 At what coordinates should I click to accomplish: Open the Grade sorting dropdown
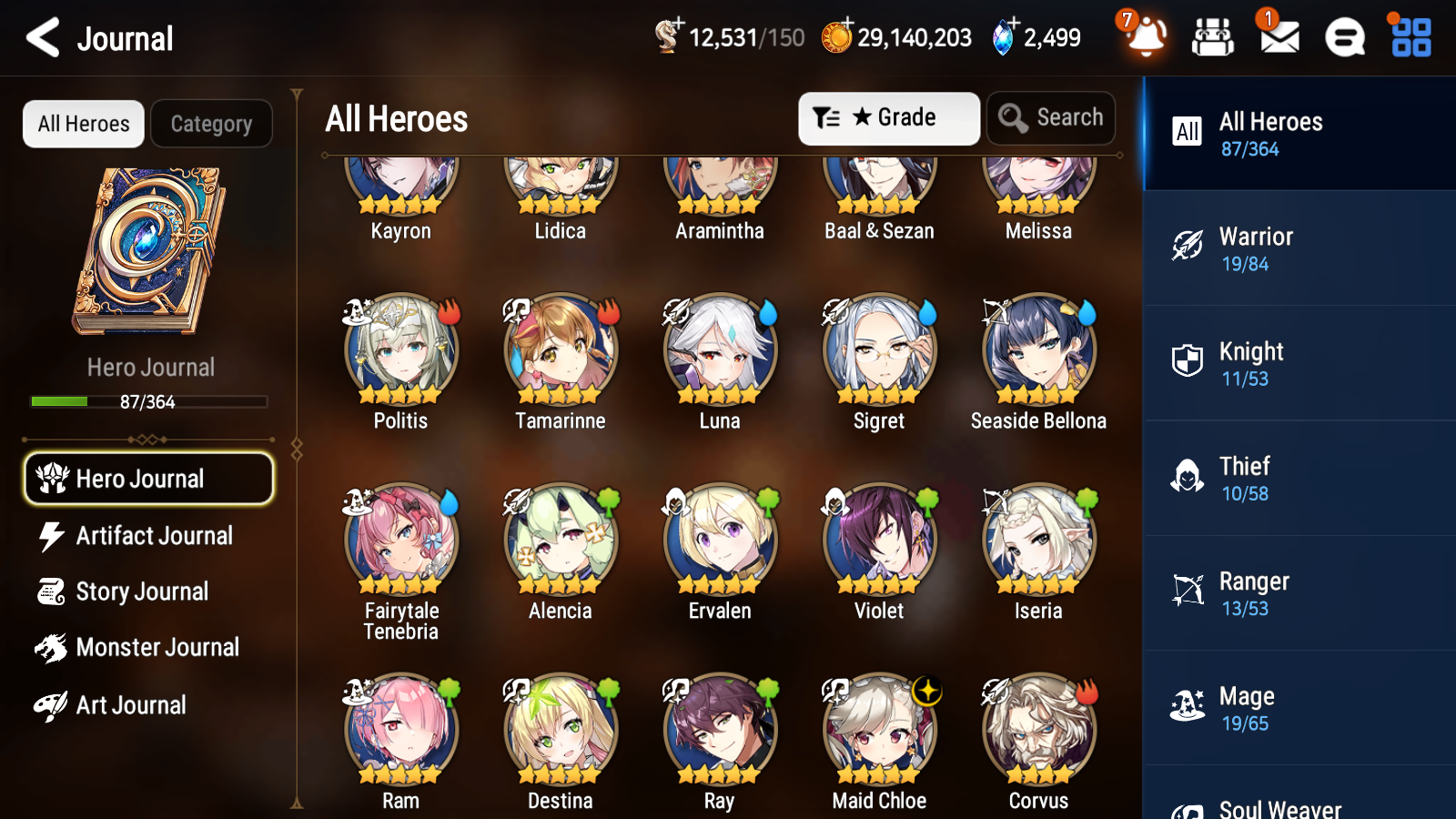[x=888, y=117]
